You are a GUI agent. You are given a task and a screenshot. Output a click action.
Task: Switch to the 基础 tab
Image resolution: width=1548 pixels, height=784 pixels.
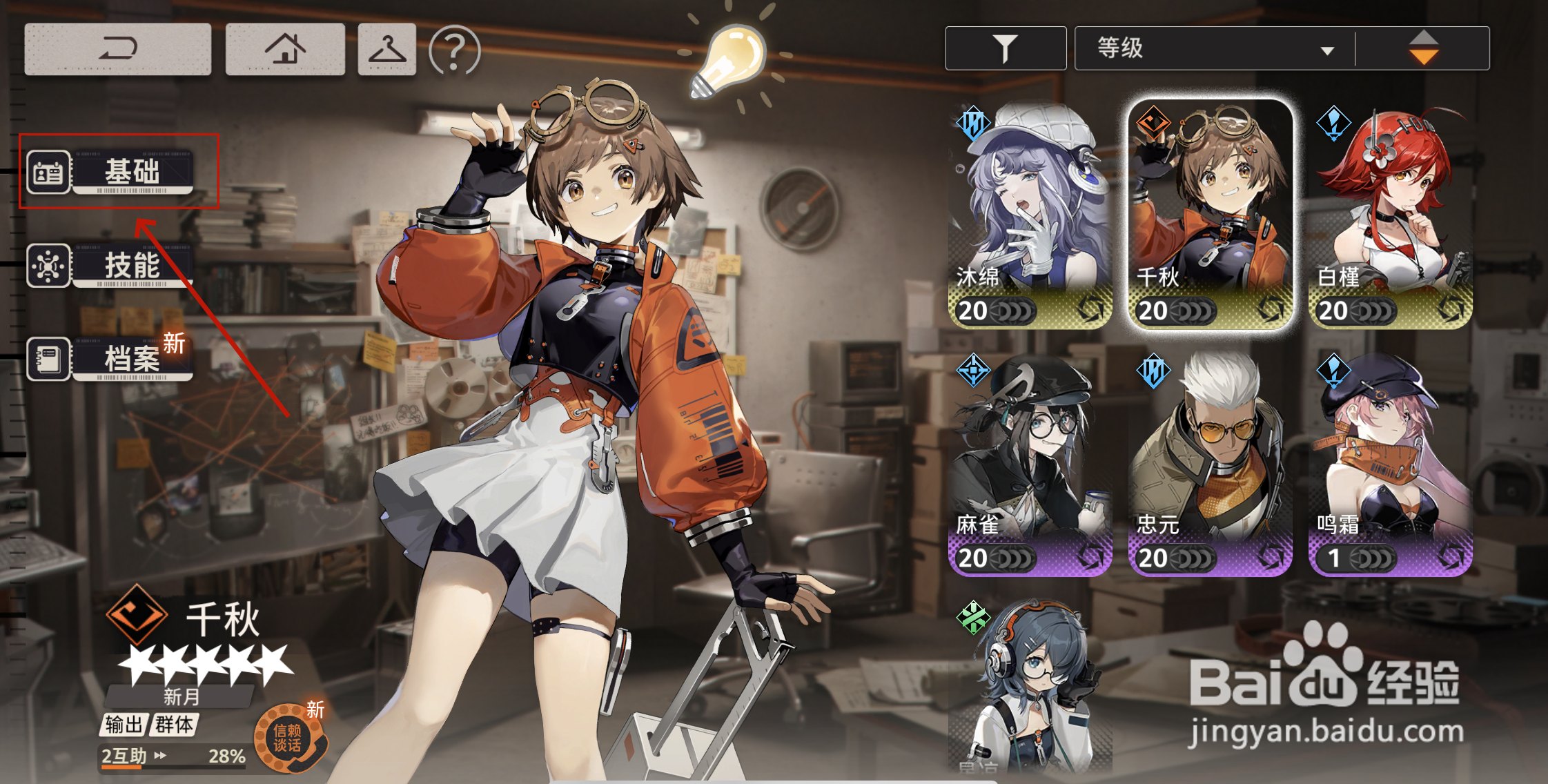click(110, 171)
